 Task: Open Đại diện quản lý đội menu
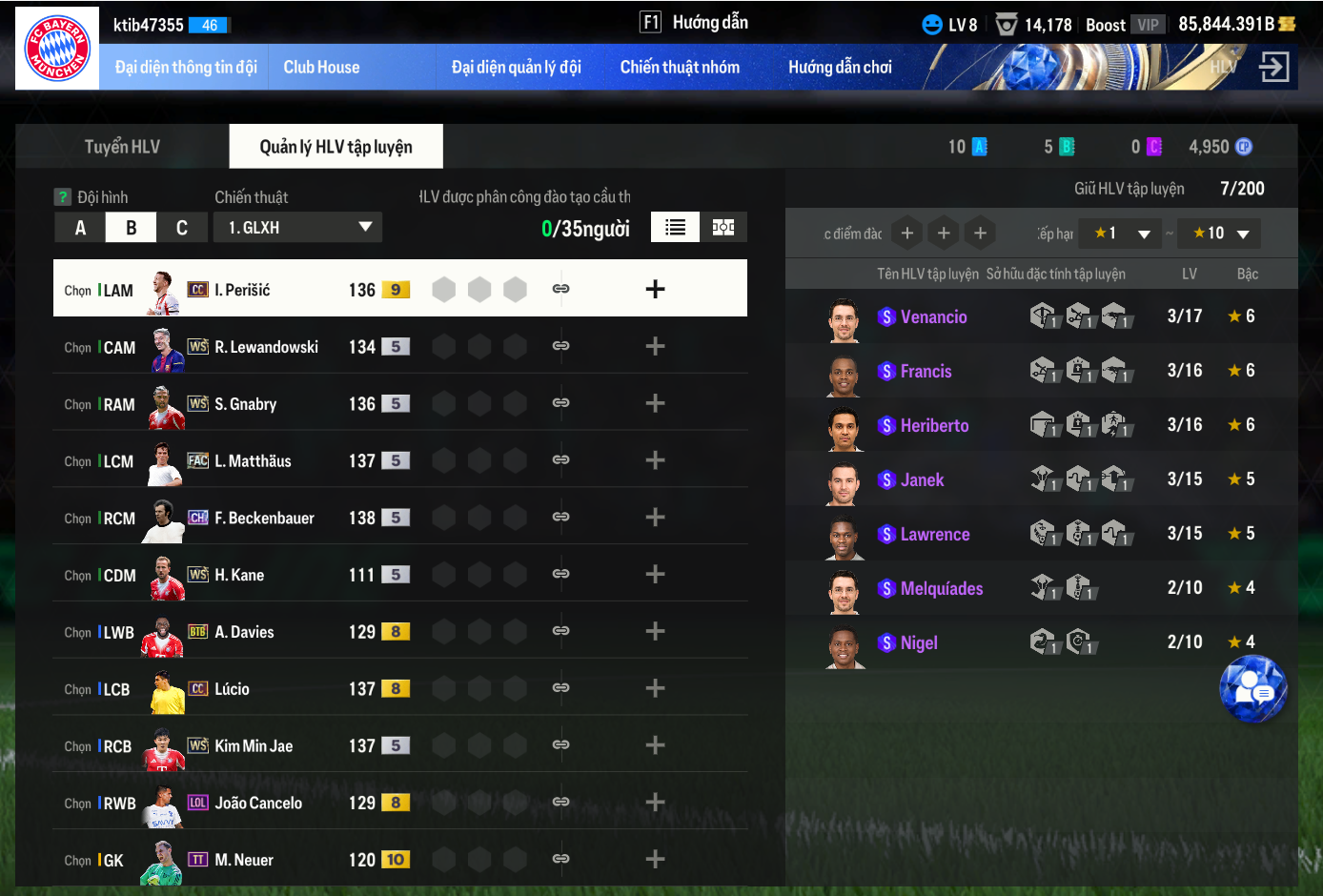pyautogui.click(x=516, y=68)
